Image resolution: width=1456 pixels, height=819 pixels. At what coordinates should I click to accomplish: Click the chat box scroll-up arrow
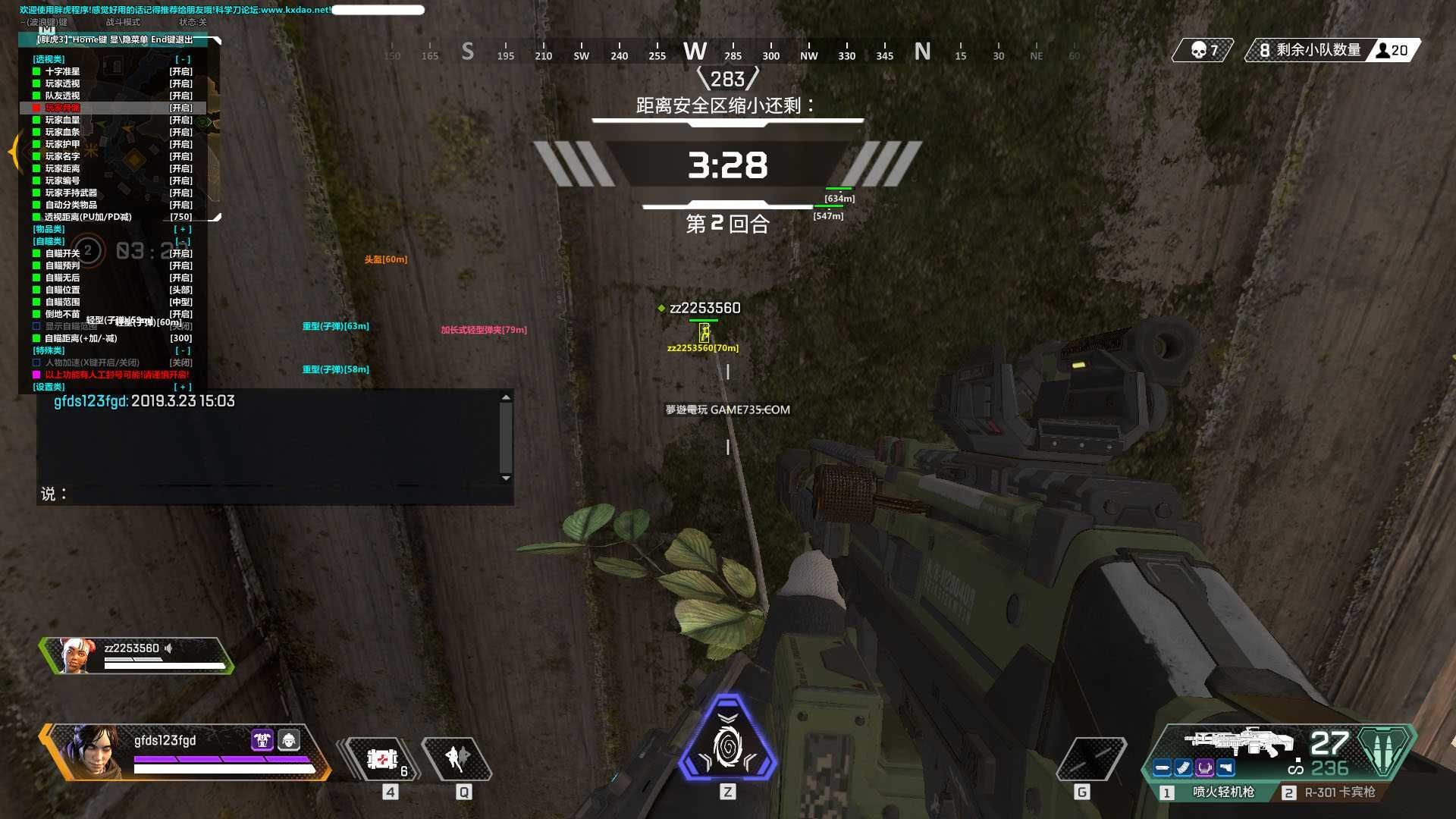[x=506, y=397]
